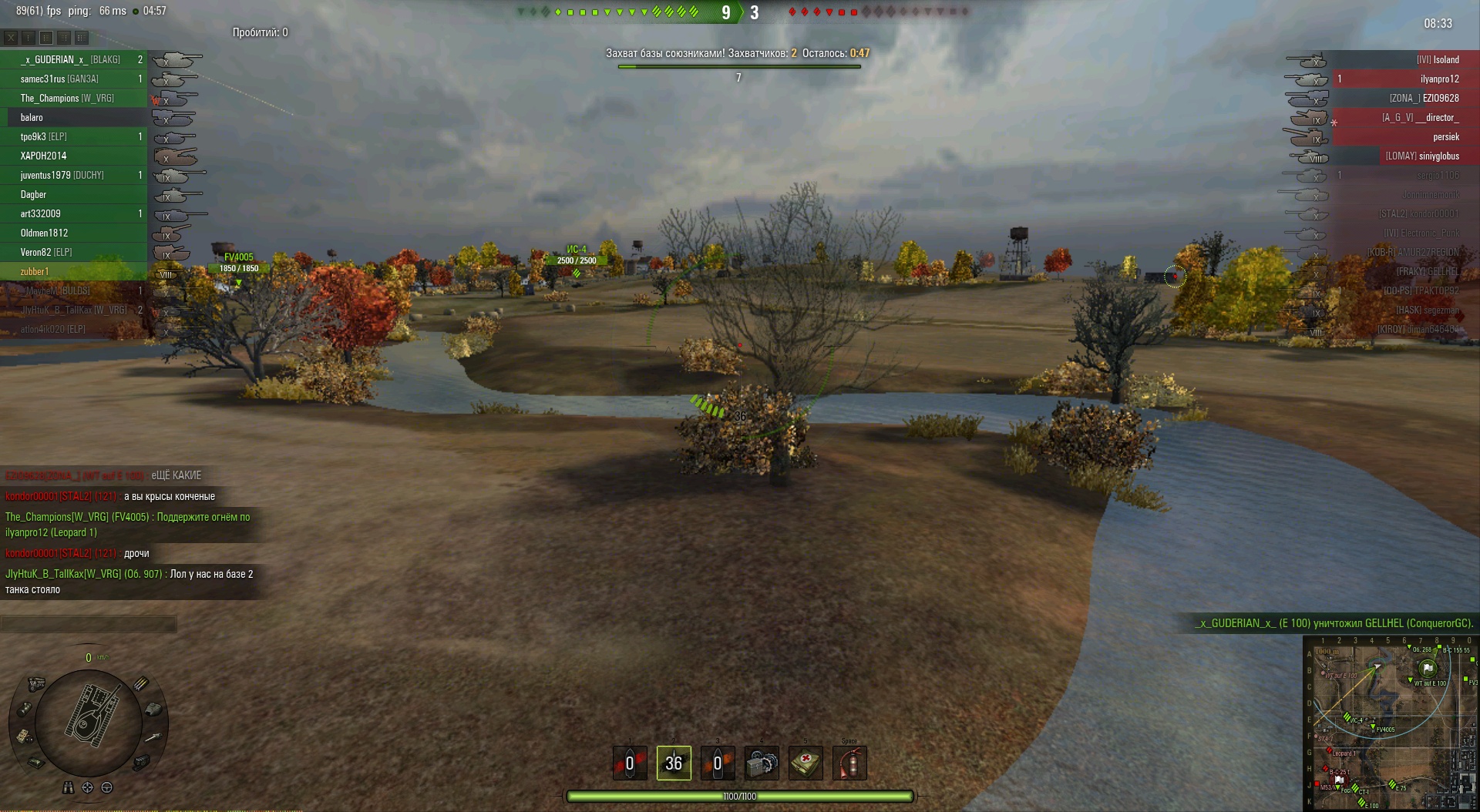
Task: Hide the player panel with the X button
Action: coord(11,37)
